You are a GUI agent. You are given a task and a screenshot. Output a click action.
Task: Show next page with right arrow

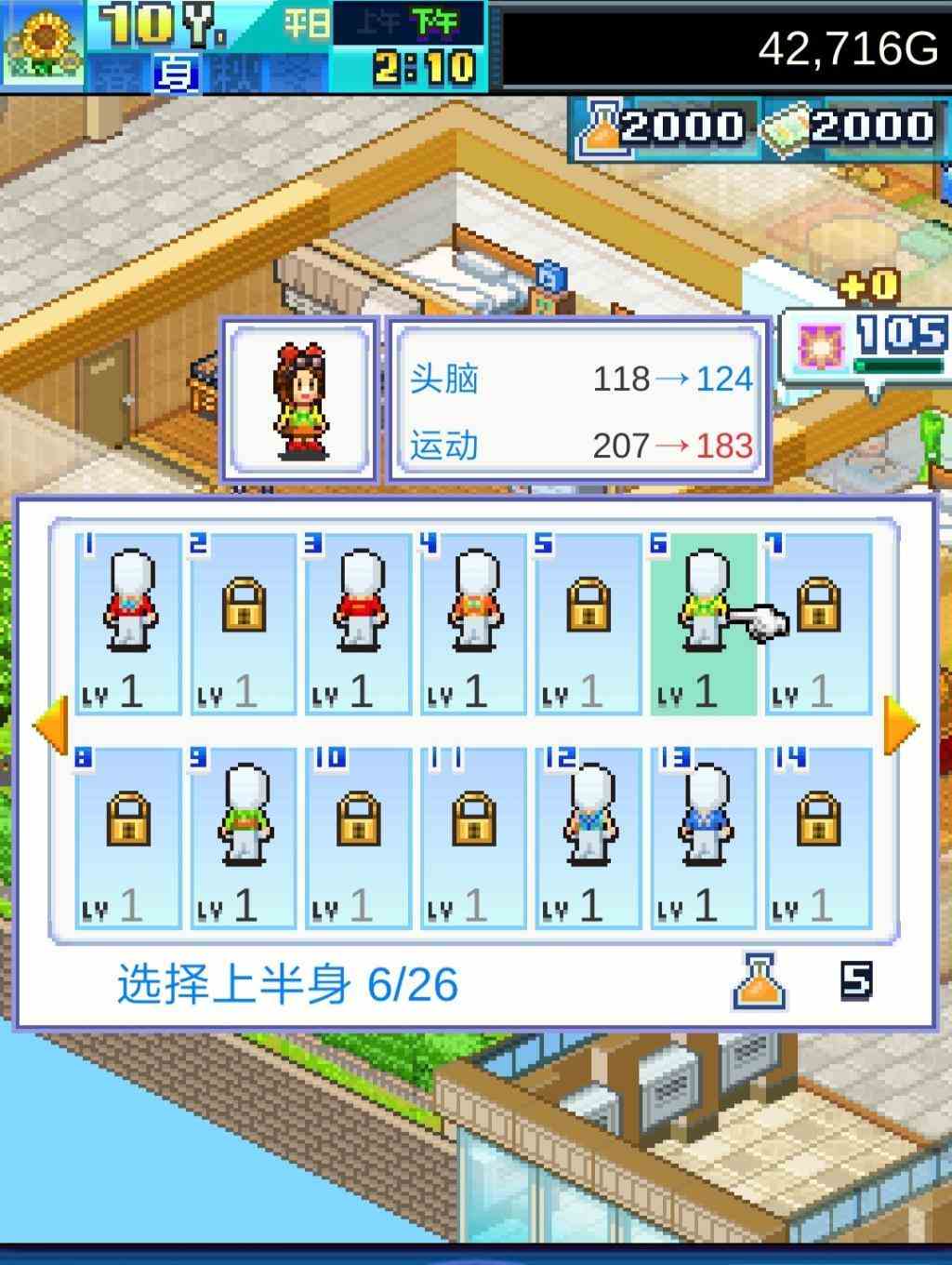pos(900,725)
